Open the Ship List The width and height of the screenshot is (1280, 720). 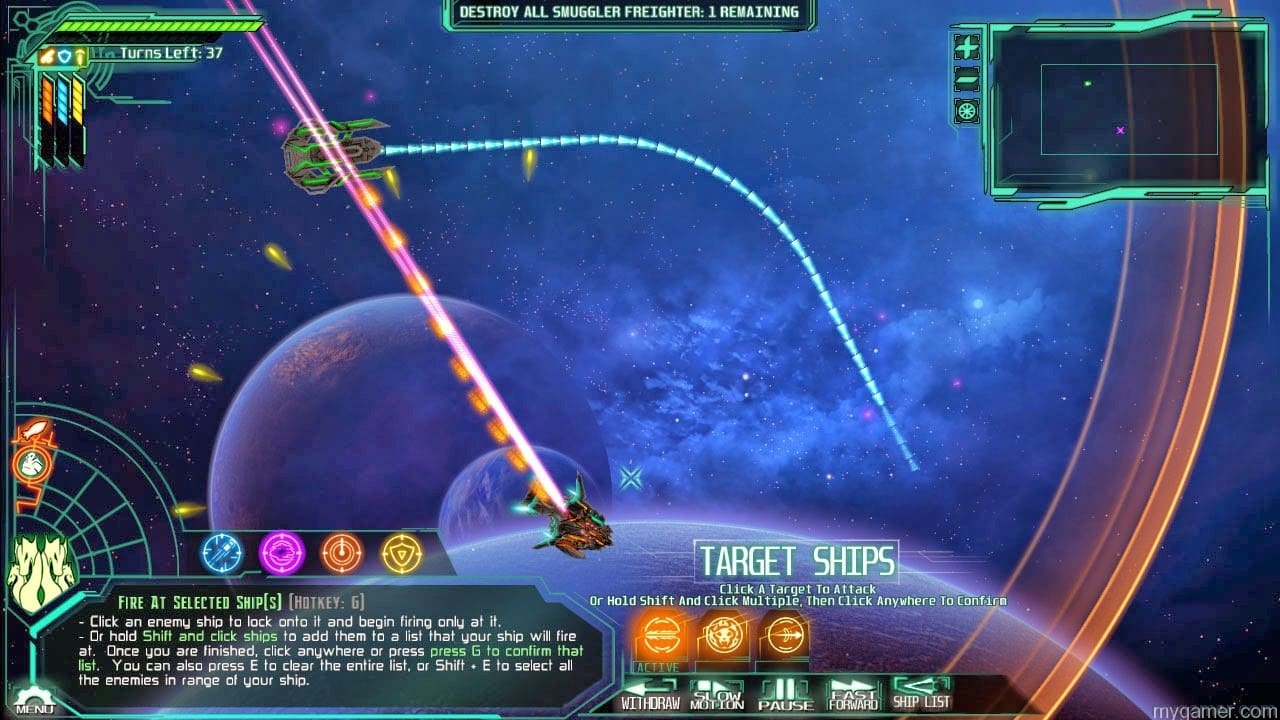point(921,694)
